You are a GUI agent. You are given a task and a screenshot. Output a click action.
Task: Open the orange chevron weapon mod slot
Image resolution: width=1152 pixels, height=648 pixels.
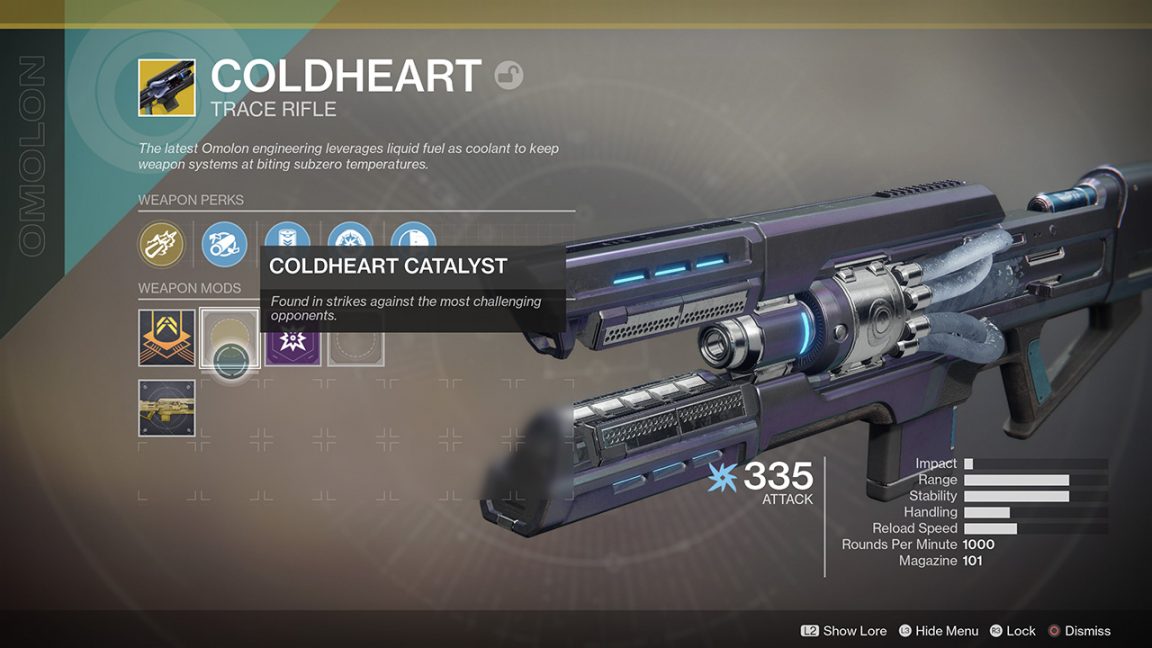167,338
